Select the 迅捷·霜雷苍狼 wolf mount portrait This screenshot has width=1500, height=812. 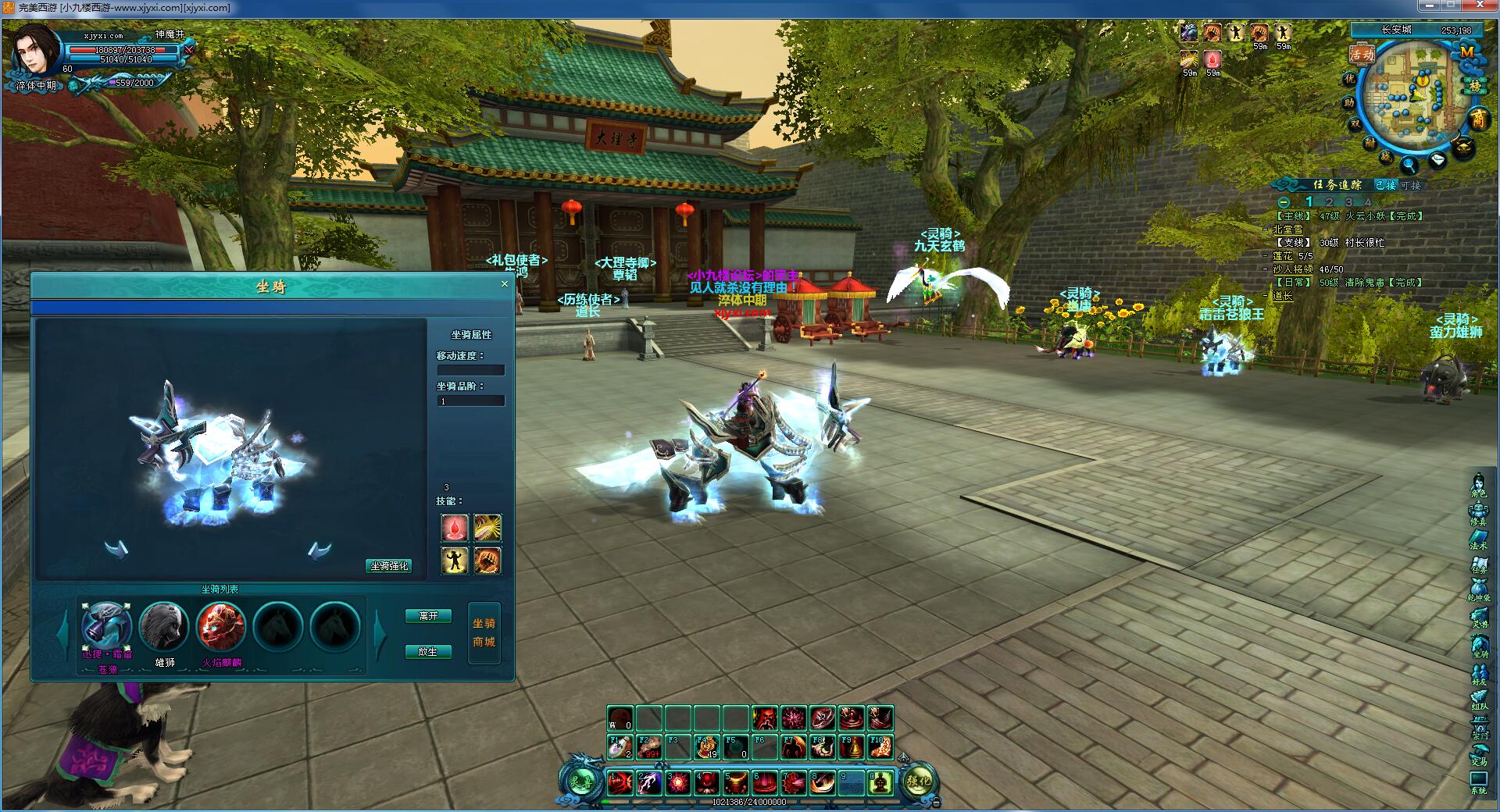pos(106,626)
